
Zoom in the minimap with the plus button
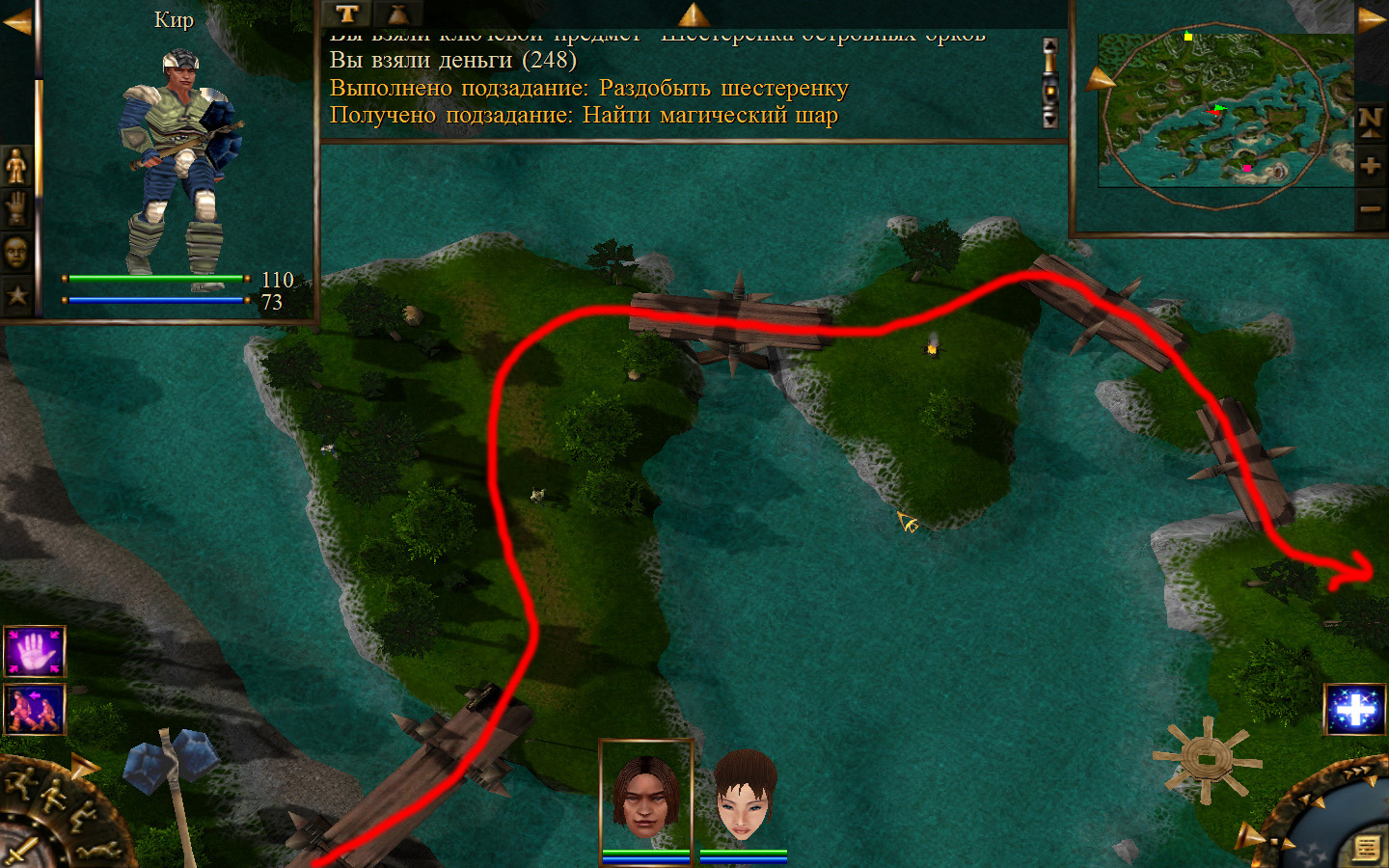[x=1370, y=166]
